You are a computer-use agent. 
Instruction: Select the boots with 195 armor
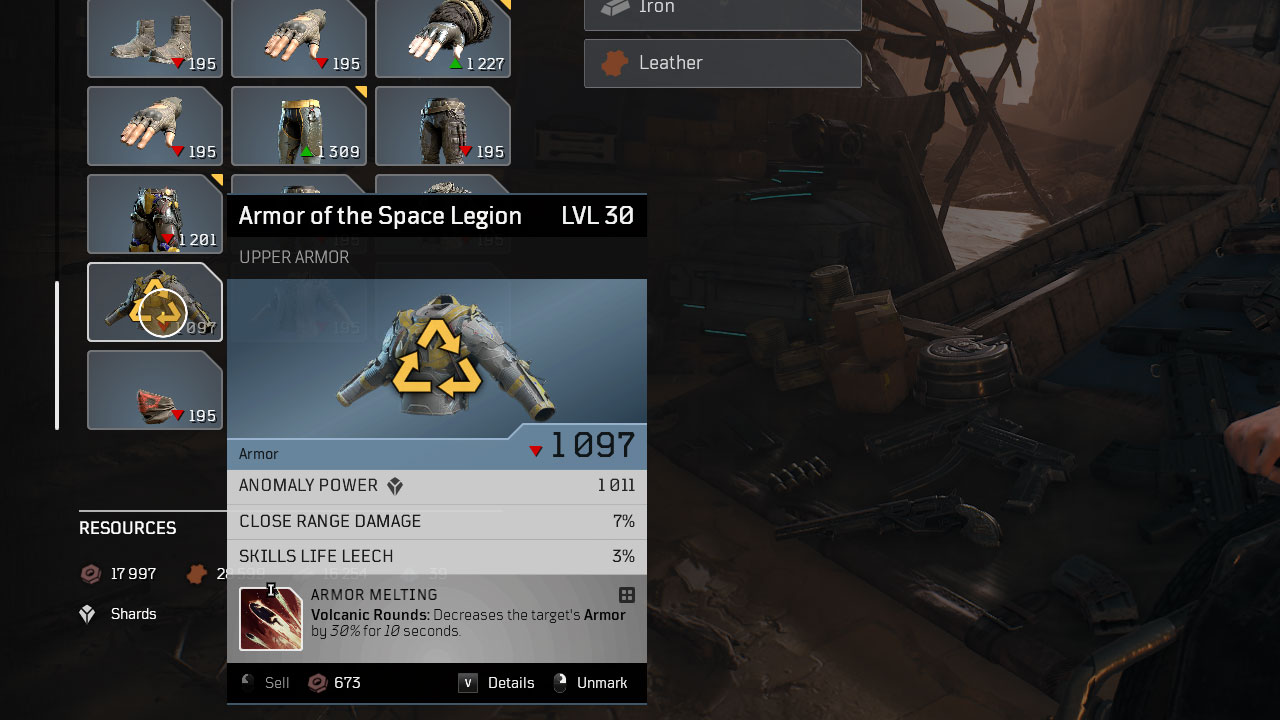click(154, 38)
